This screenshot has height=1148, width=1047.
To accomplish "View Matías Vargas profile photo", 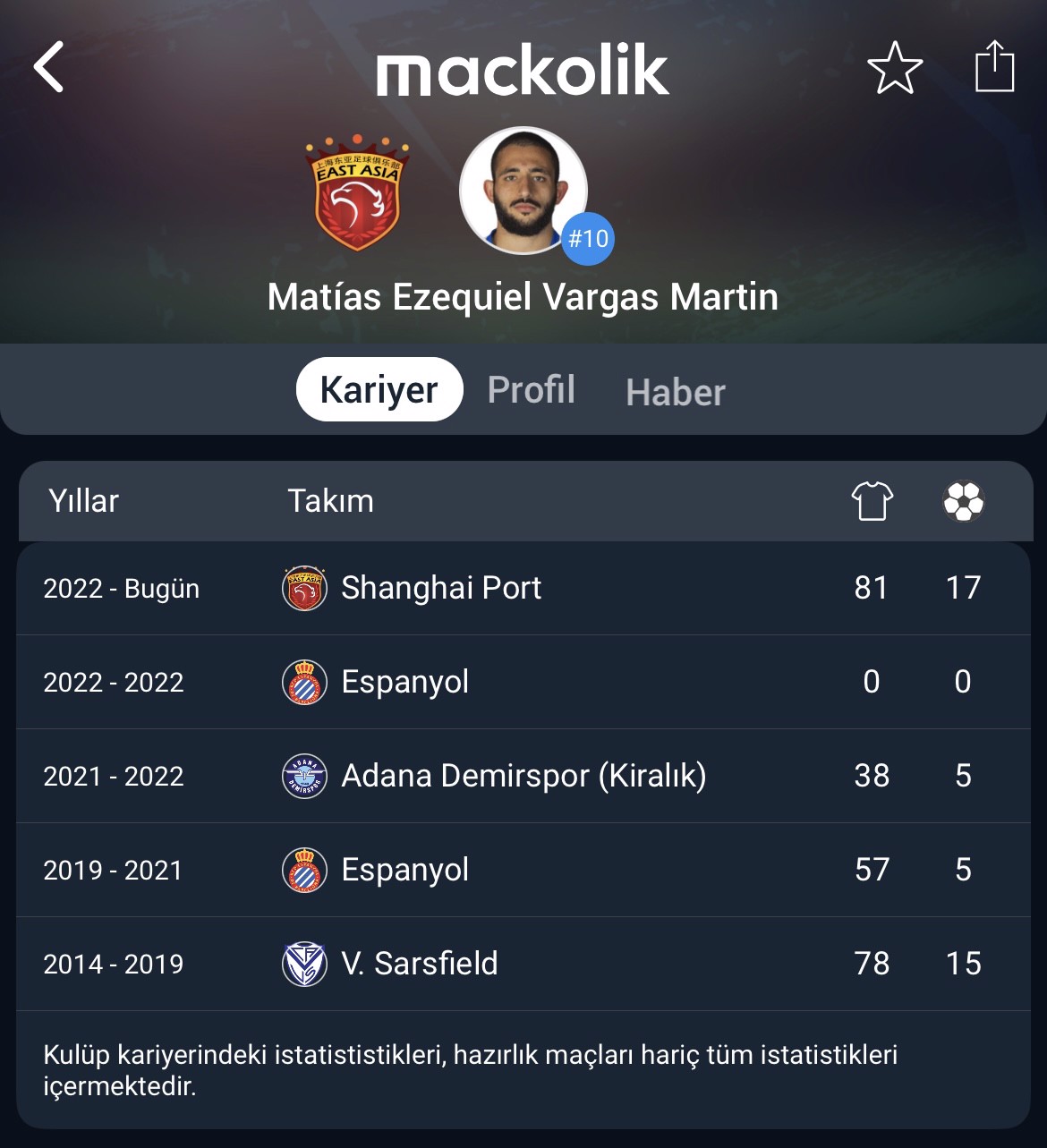I will [523, 191].
